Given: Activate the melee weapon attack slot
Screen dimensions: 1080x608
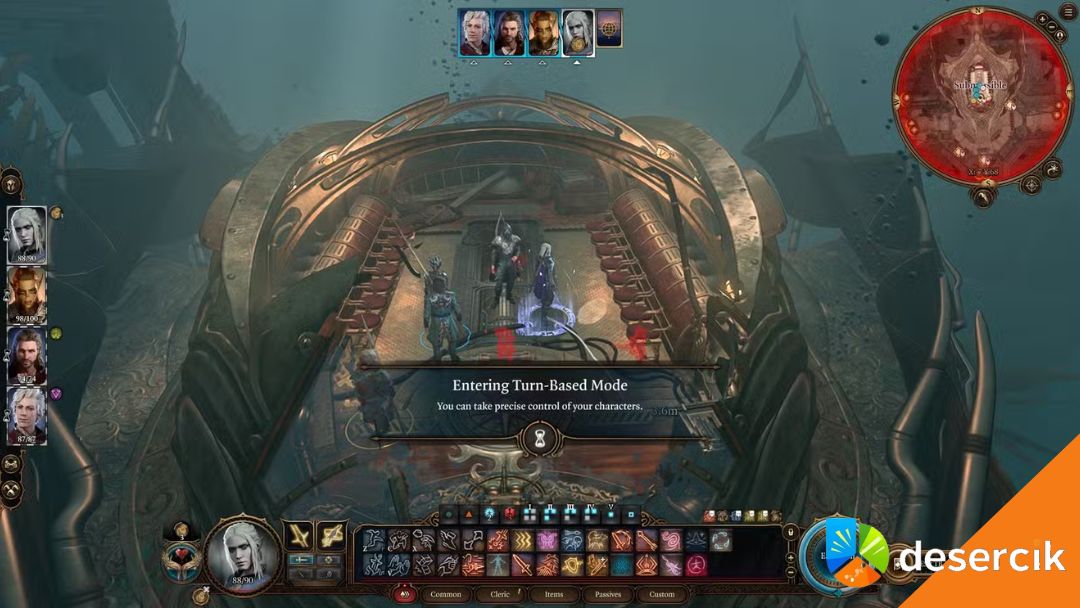Looking at the screenshot, I should 300,536.
